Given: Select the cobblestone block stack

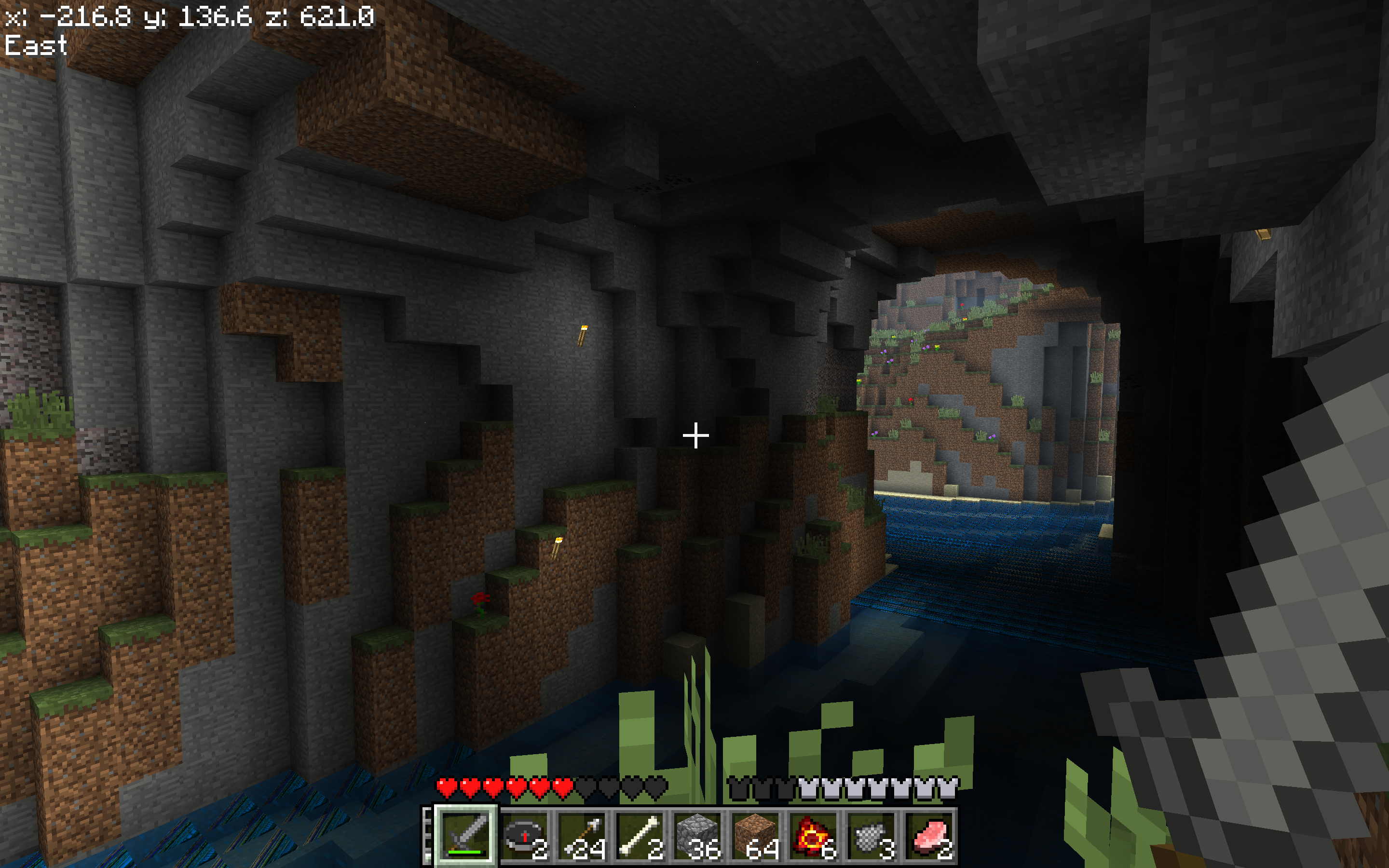Looking at the screenshot, I should tap(698, 836).
